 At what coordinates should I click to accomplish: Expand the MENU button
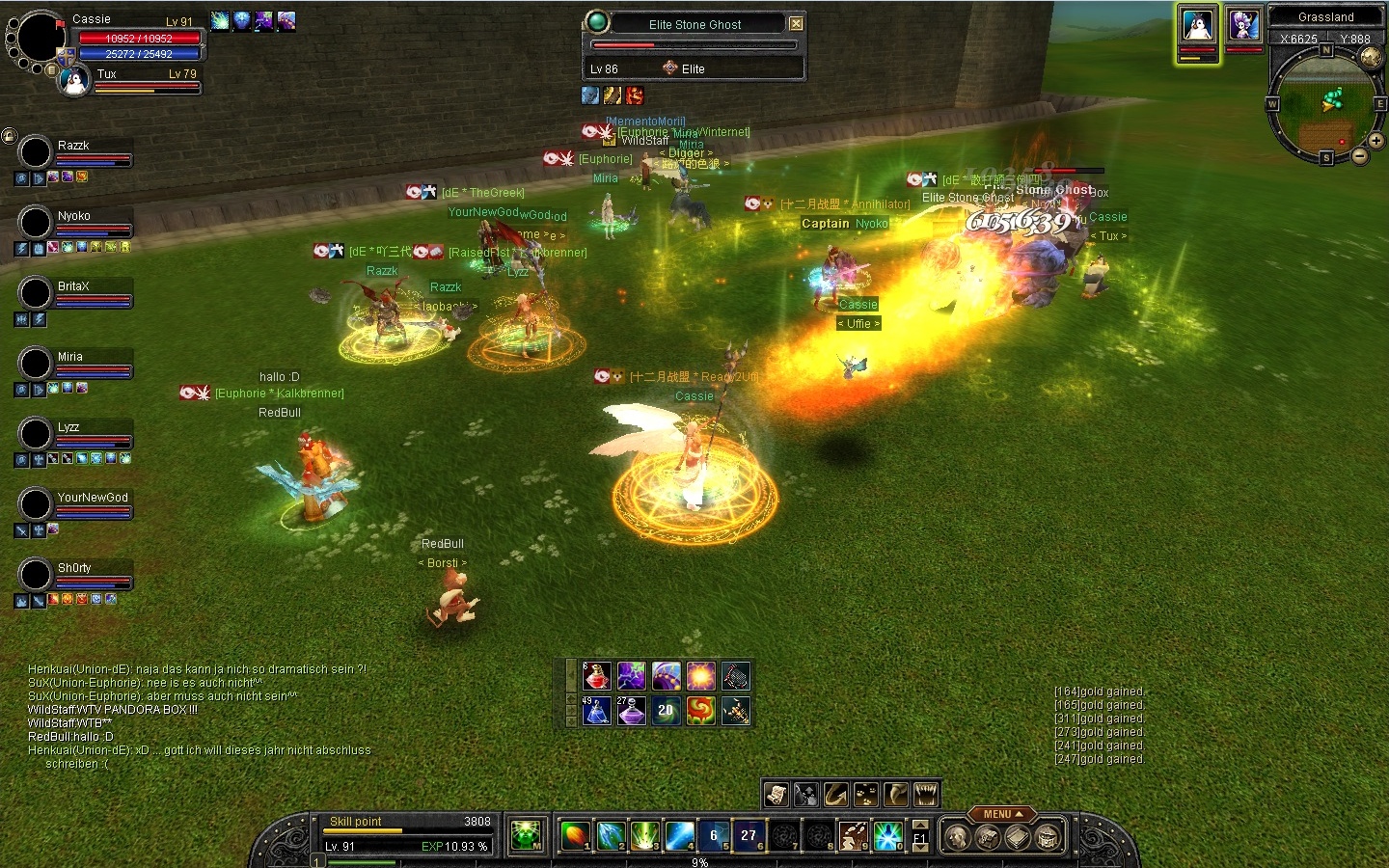[x=1001, y=814]
